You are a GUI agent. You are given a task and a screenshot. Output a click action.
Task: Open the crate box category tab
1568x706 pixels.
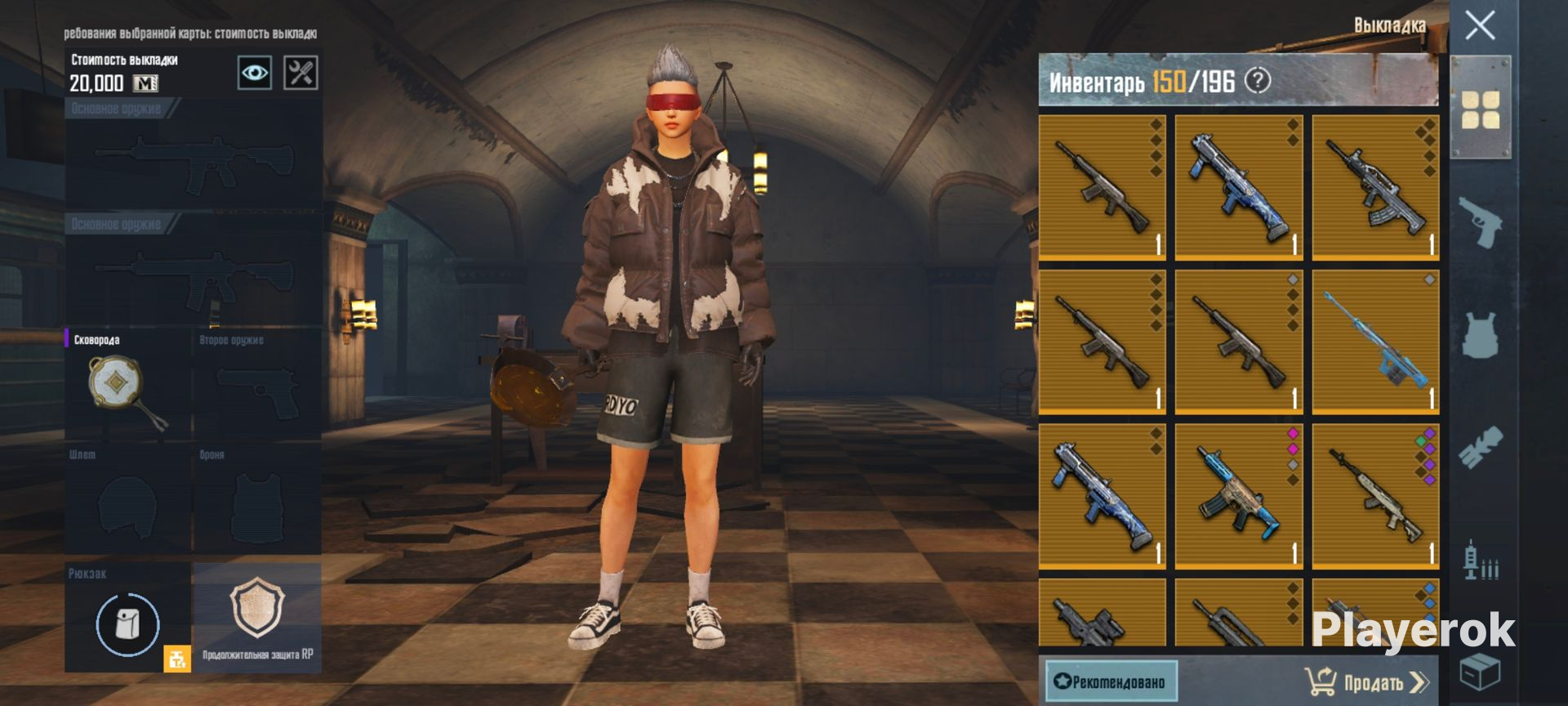pyautogui.click(x=1480, y=673)
